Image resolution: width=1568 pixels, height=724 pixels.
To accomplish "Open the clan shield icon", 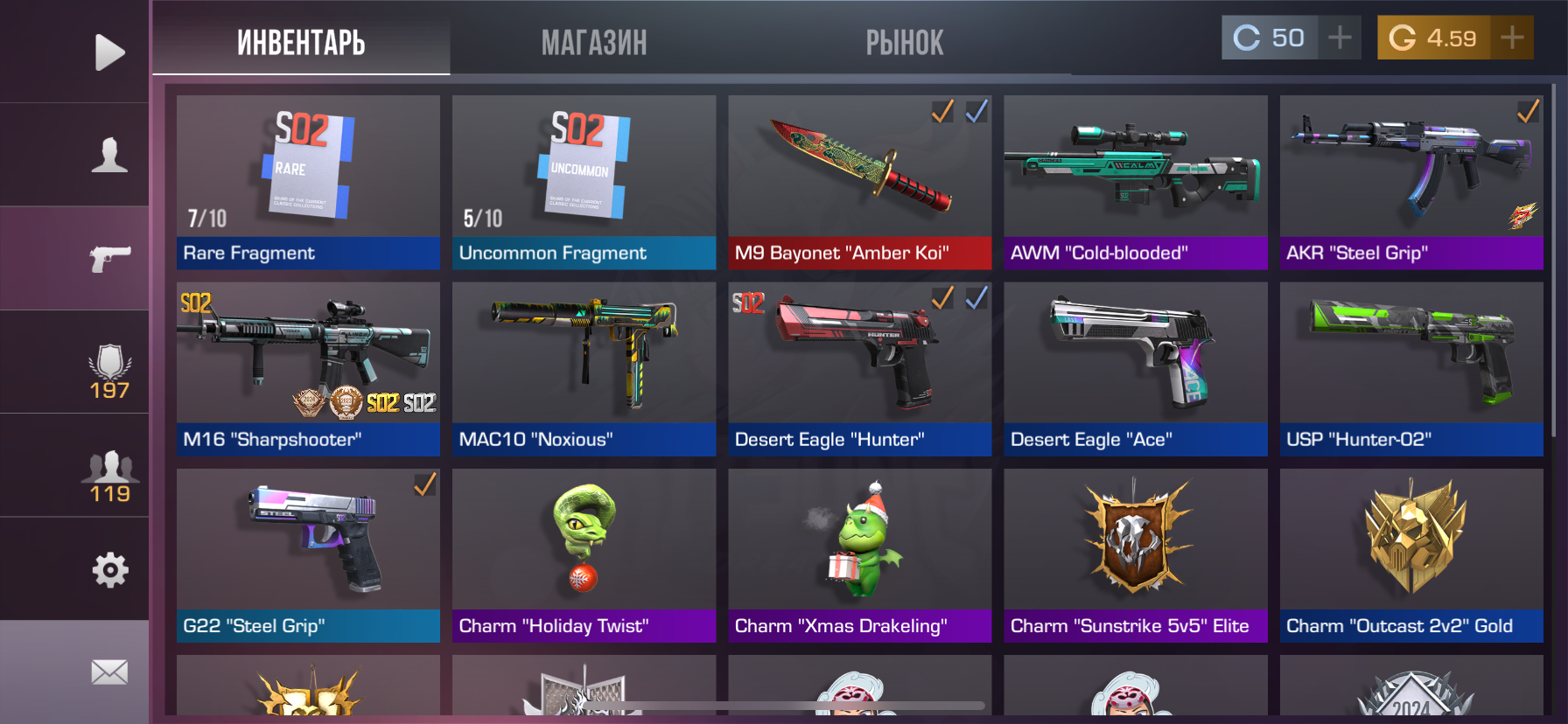I will coord(109,372).
